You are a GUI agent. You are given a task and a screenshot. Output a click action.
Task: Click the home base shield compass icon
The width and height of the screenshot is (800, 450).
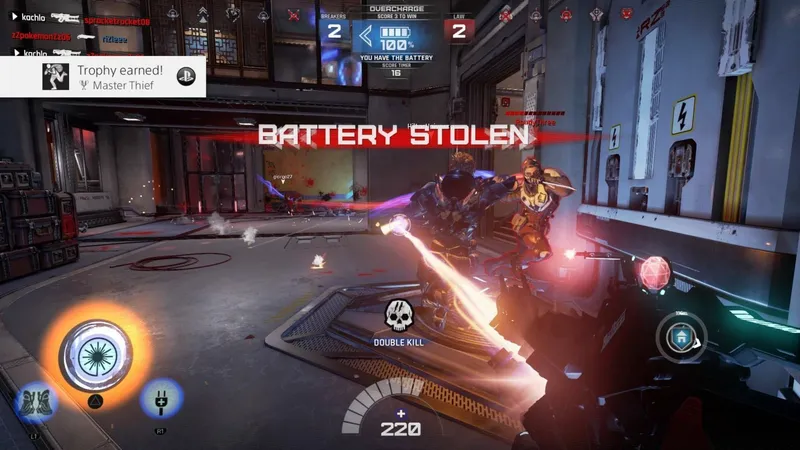(x=681, y=337)
